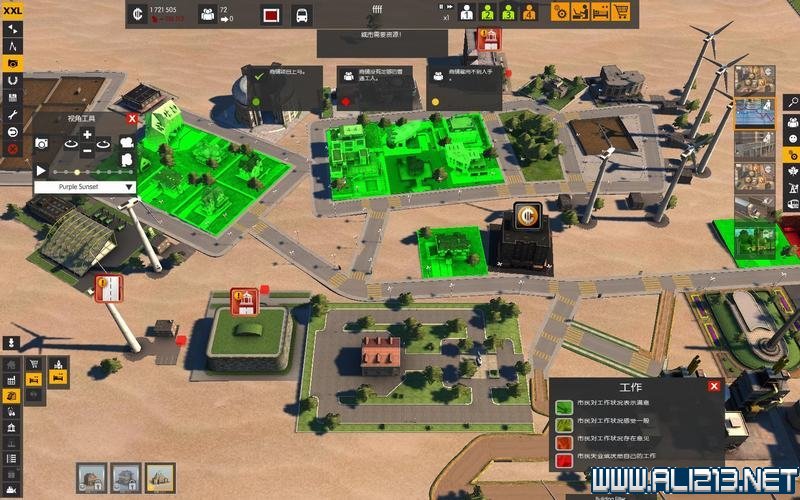
Task: Take a screenshot with the camera icon
Action: [x=42, y=143]
